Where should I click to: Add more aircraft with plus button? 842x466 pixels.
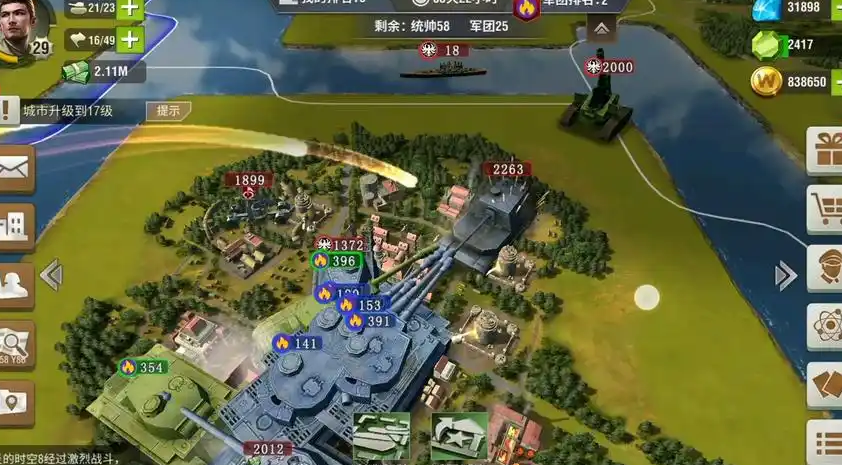[131, 40]
